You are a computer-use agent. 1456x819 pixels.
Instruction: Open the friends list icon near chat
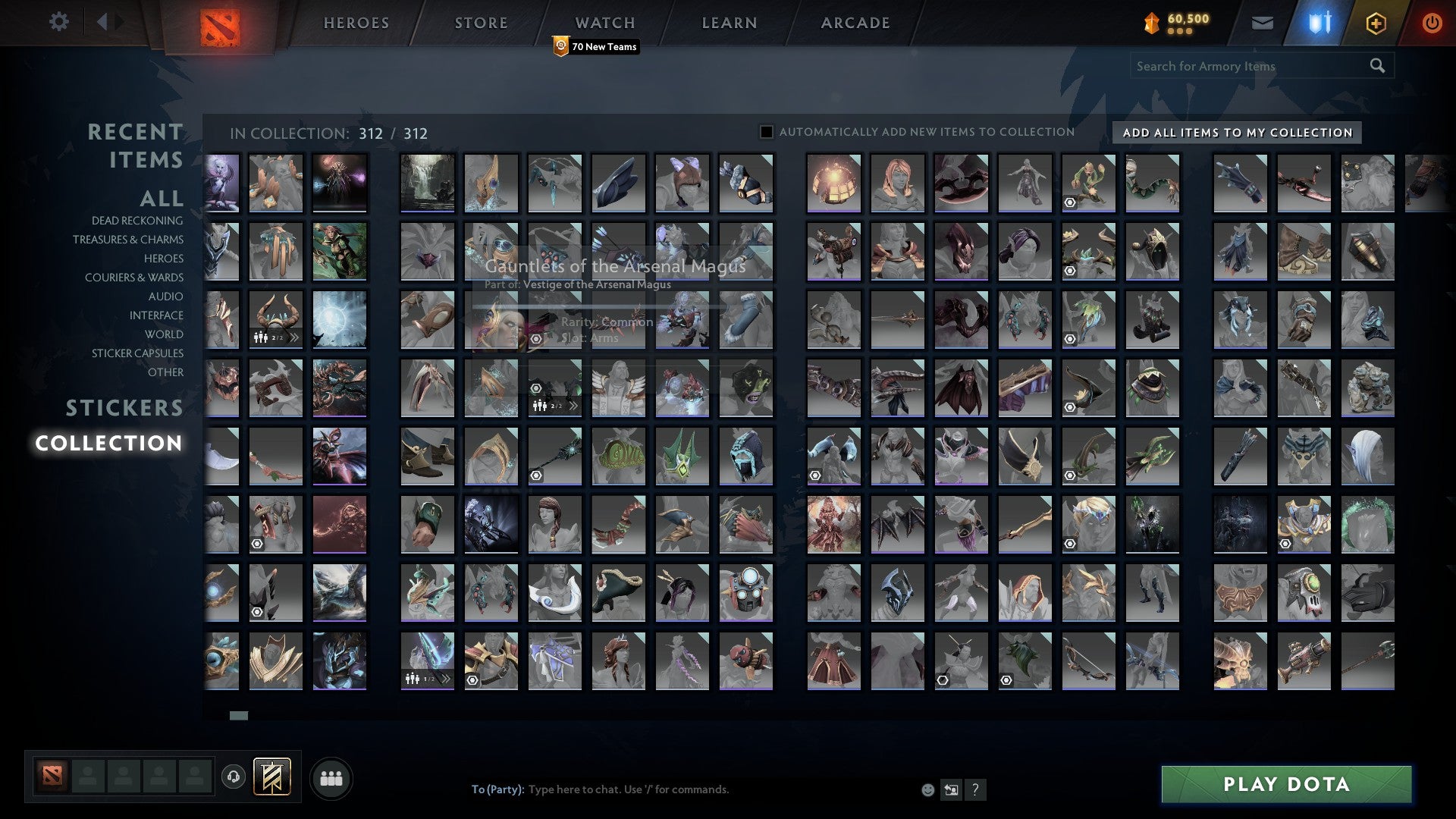(331, 777)
